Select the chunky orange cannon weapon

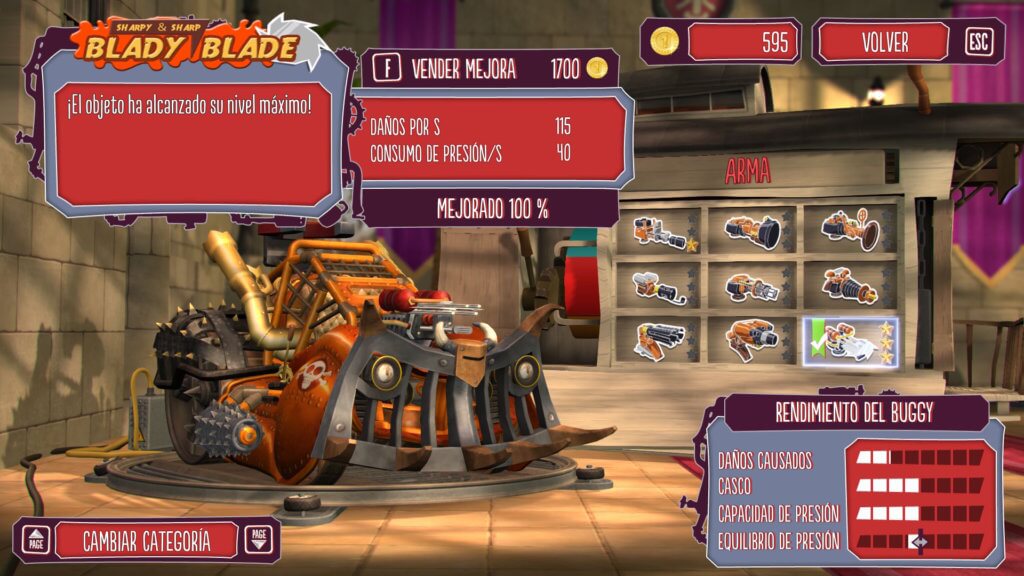pos(752,340)
